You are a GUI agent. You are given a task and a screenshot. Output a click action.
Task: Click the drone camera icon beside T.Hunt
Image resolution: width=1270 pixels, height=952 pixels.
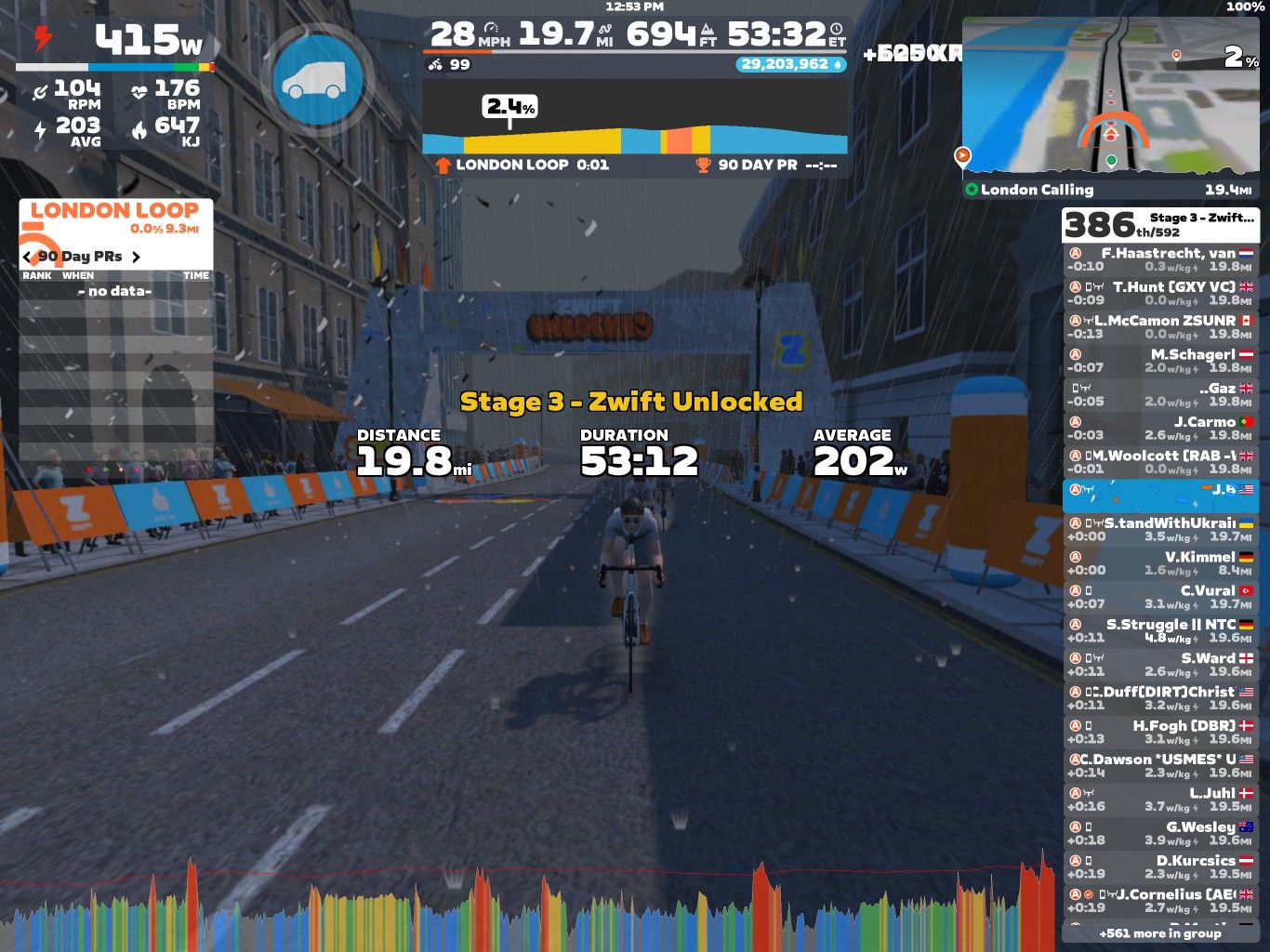pos(1098,287)
